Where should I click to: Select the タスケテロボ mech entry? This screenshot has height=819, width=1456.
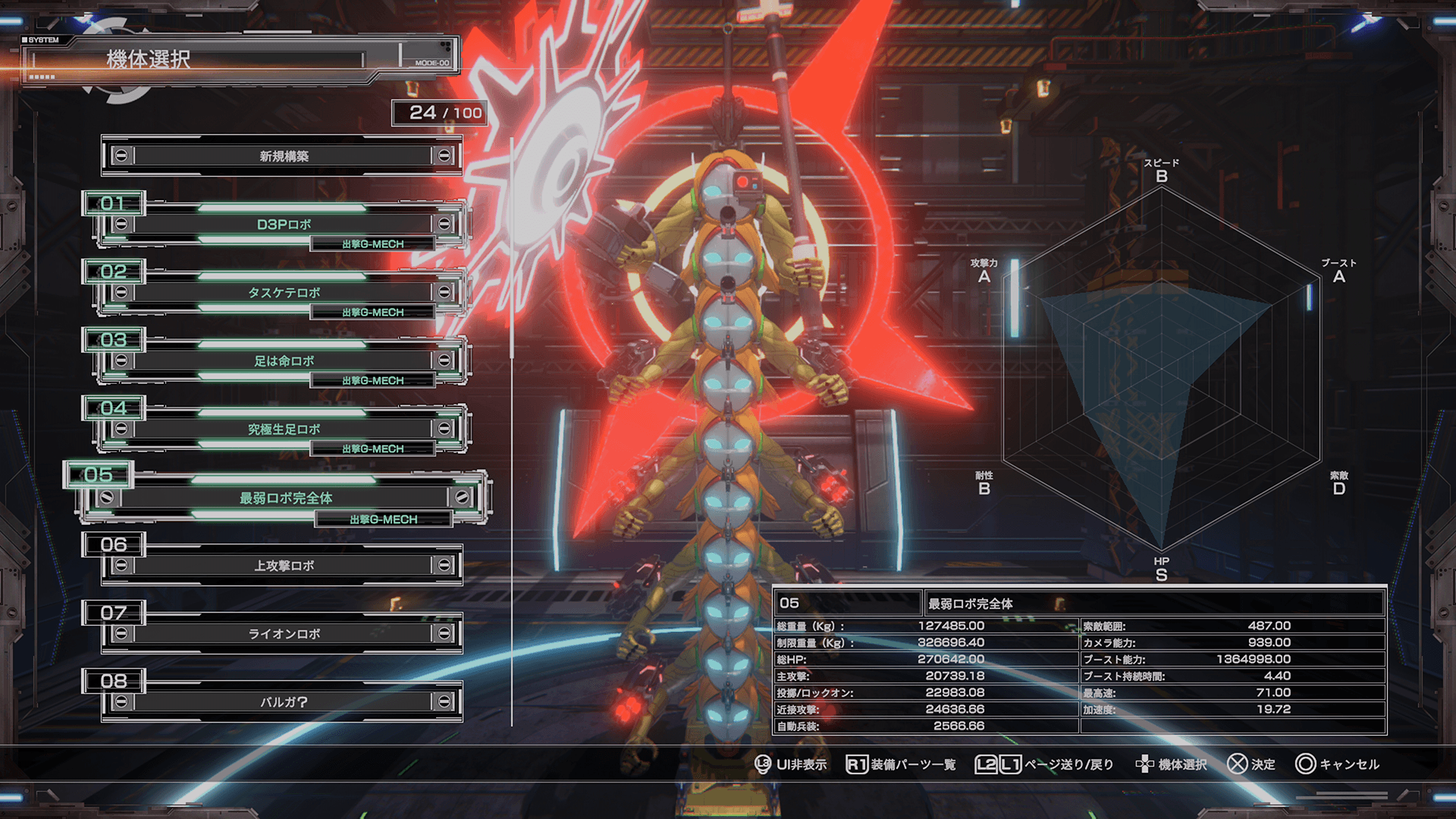[283, 293]
